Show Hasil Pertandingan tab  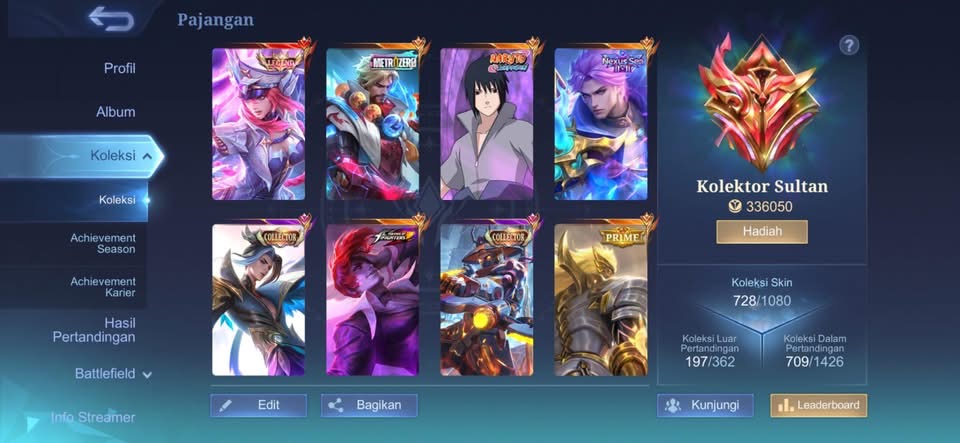pos(94,330)
